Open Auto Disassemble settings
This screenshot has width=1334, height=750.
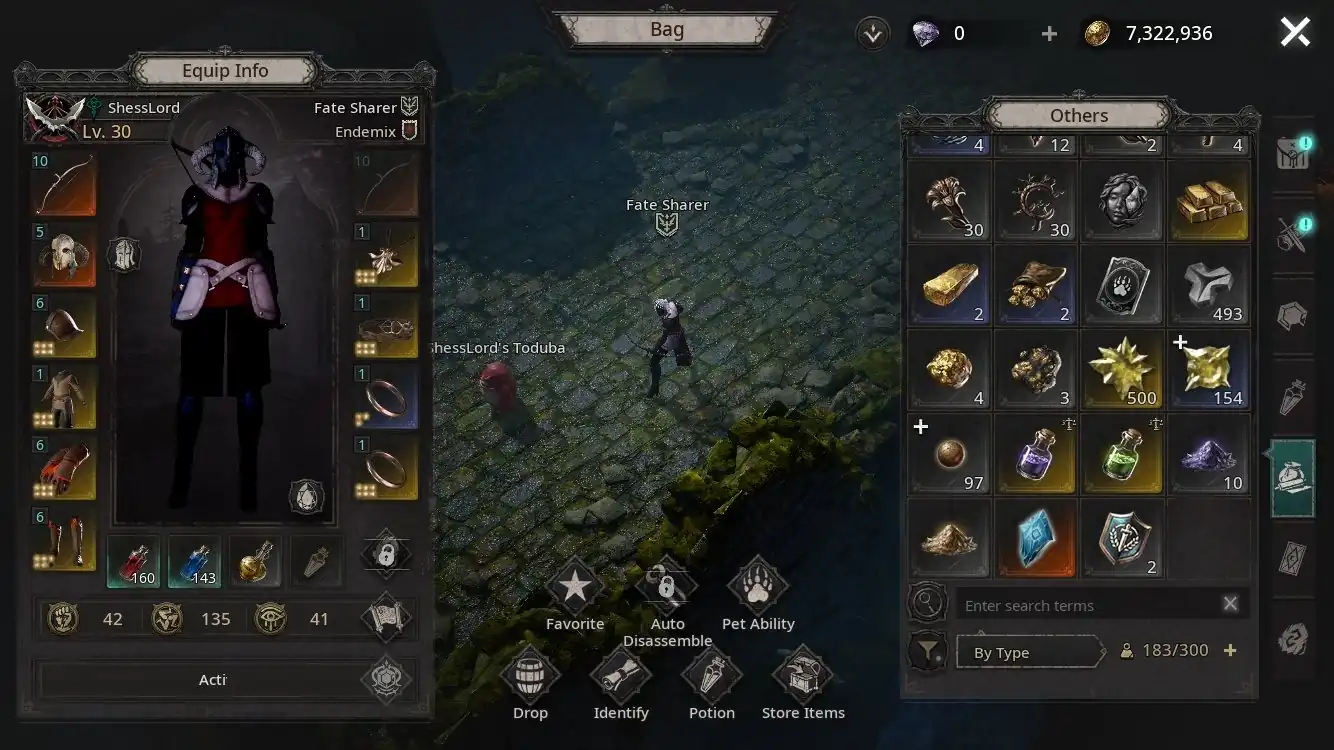point(667,589)
